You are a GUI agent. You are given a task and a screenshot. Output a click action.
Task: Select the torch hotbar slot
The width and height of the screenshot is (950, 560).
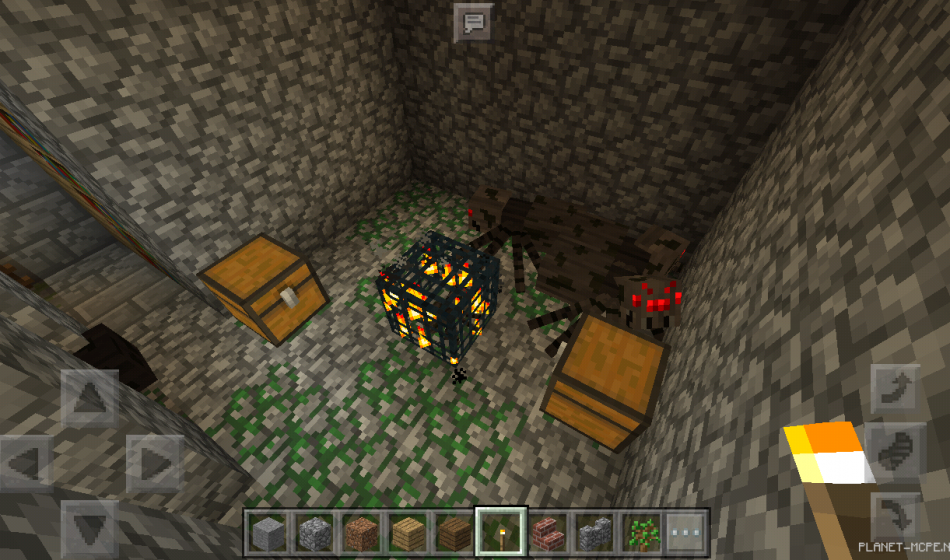coord(499,530)
